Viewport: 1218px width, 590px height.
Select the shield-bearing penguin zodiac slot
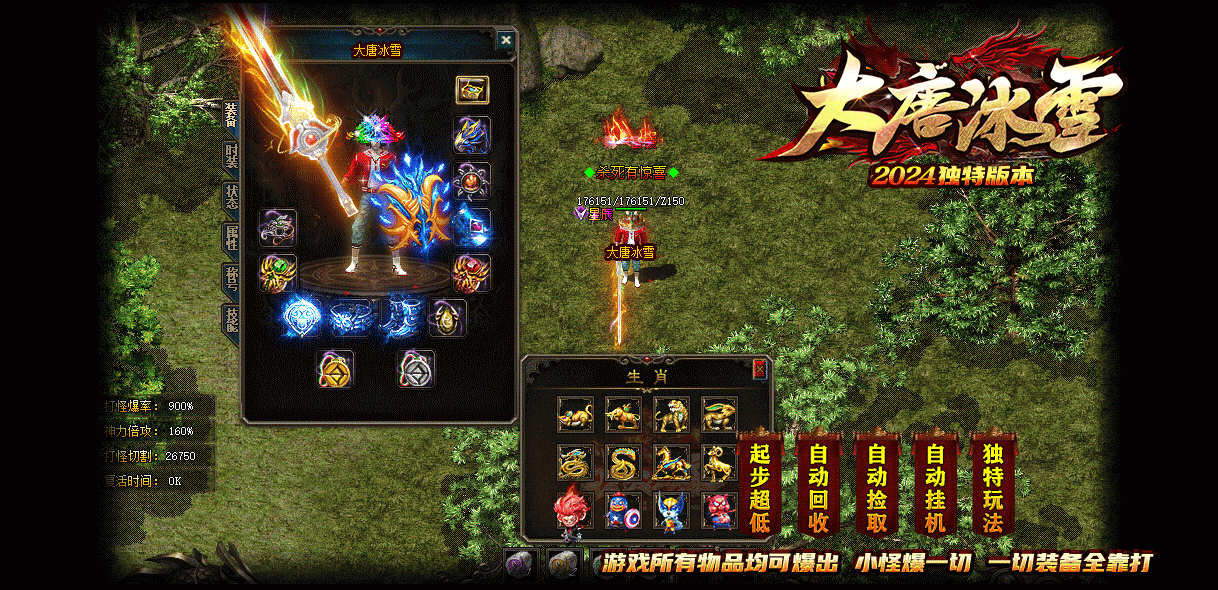pos(623,509)
